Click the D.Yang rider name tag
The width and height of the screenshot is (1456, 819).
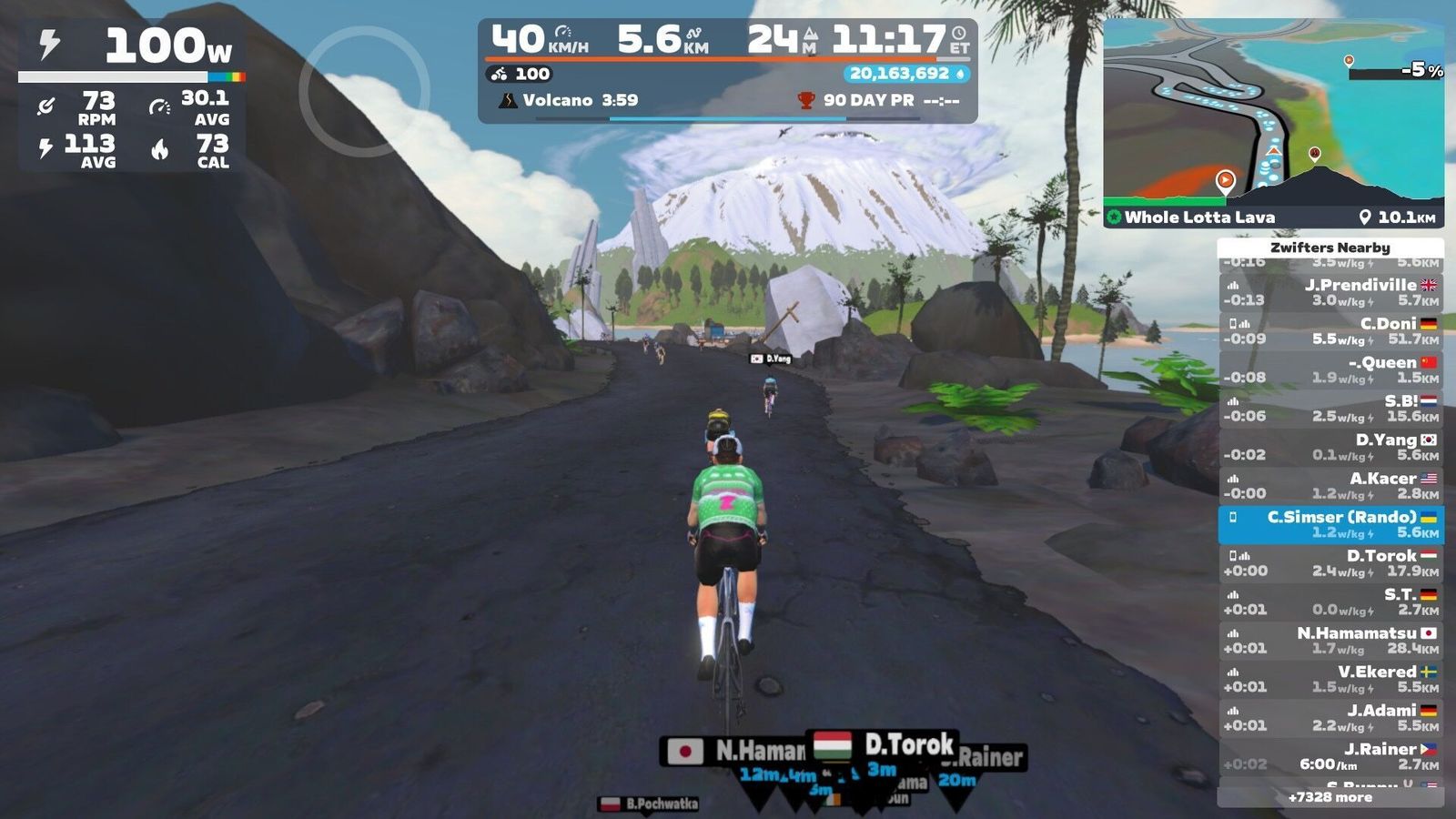(771, 359)
